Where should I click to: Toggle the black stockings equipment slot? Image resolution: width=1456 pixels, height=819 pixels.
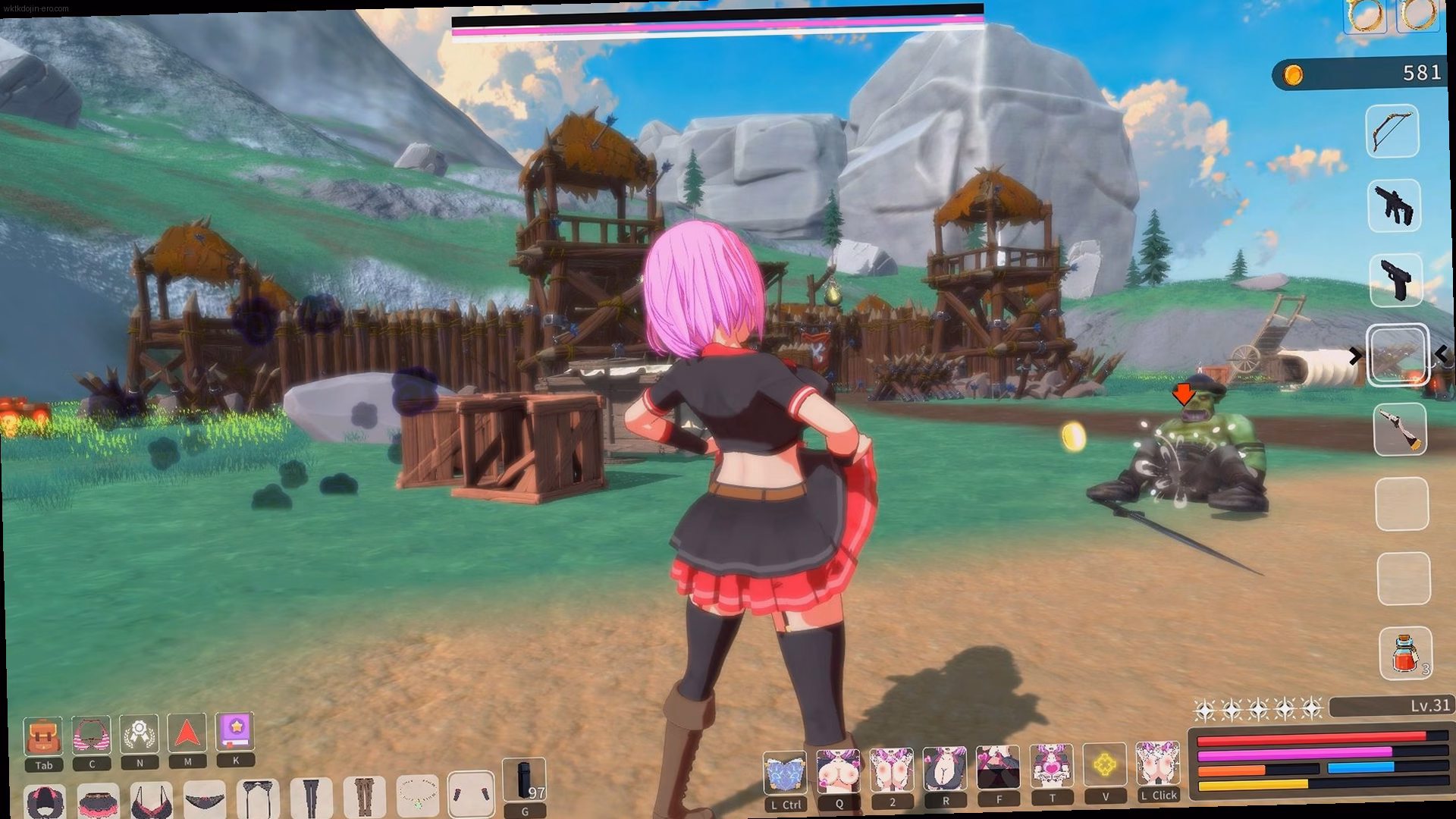point(311,798)
